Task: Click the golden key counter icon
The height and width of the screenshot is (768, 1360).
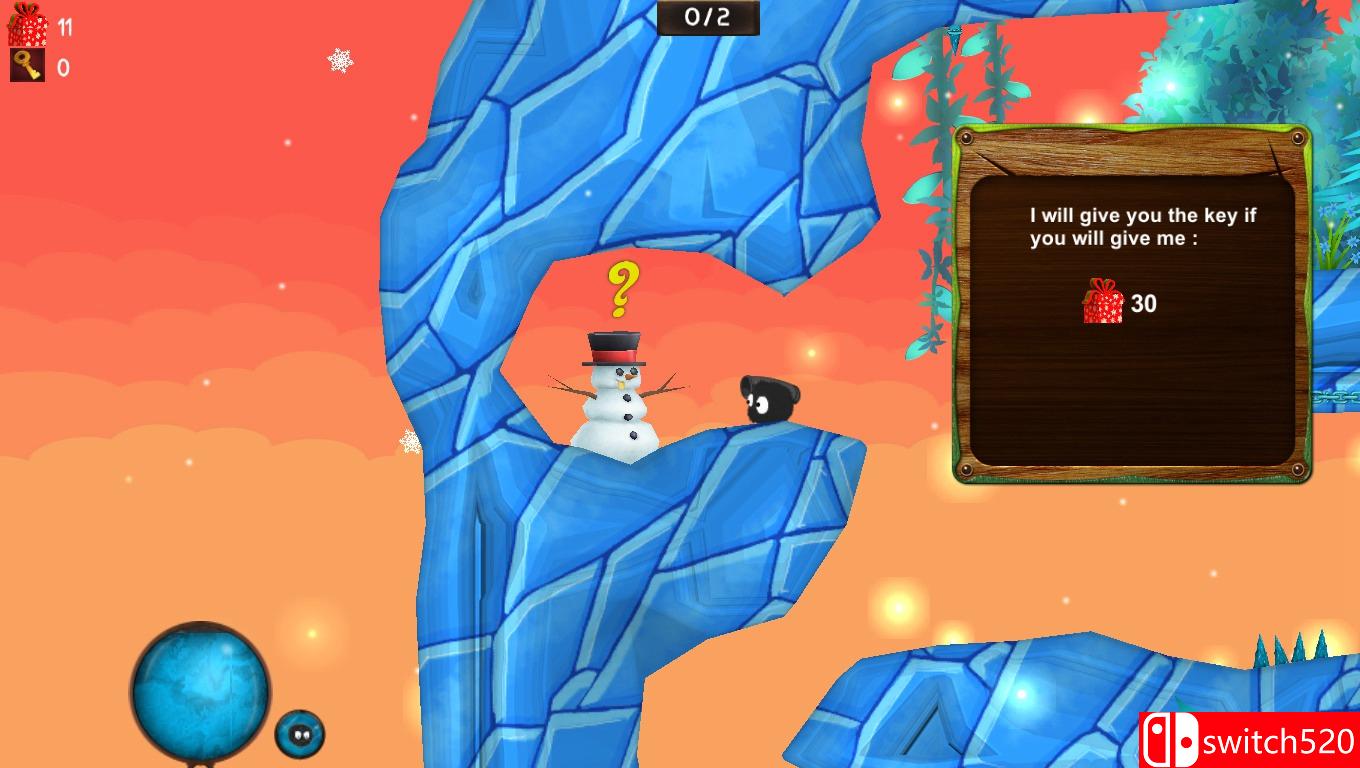Action: point(27,66)
